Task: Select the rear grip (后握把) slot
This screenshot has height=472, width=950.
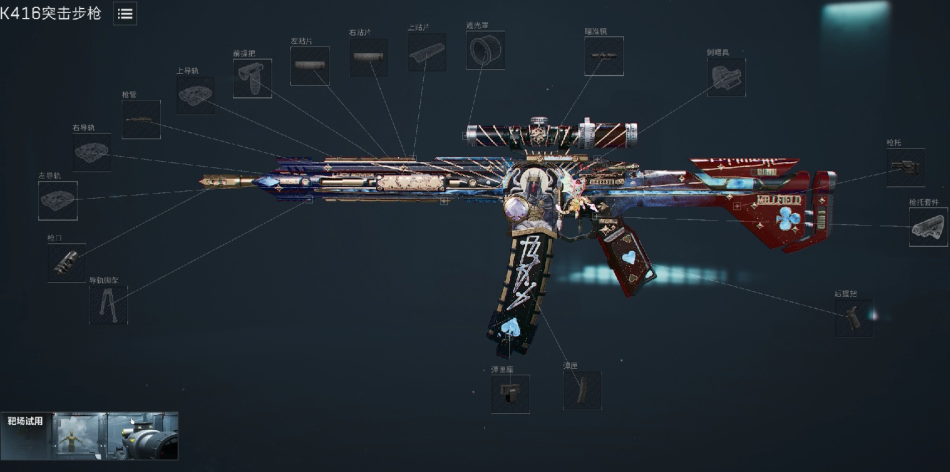Action: click(854, 318)
